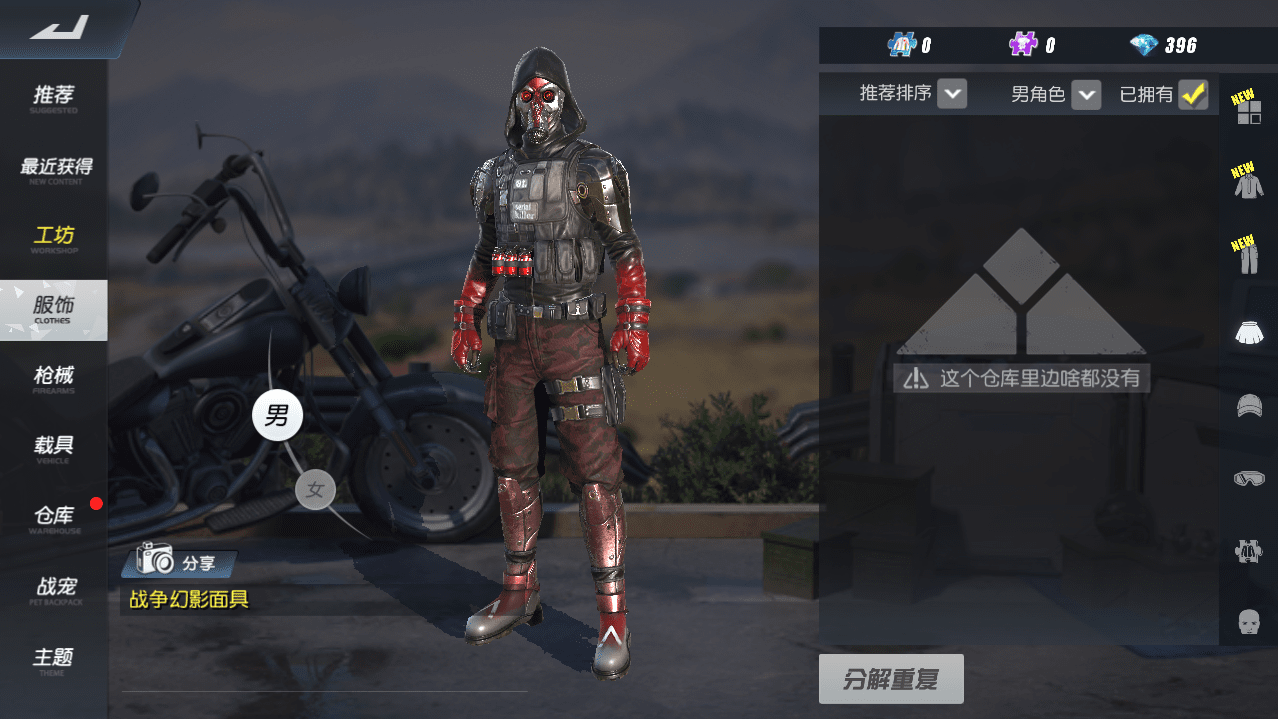Open the 主题 theme section
1278x719 pixels.
pyautogui.click(x=54, y=659)
